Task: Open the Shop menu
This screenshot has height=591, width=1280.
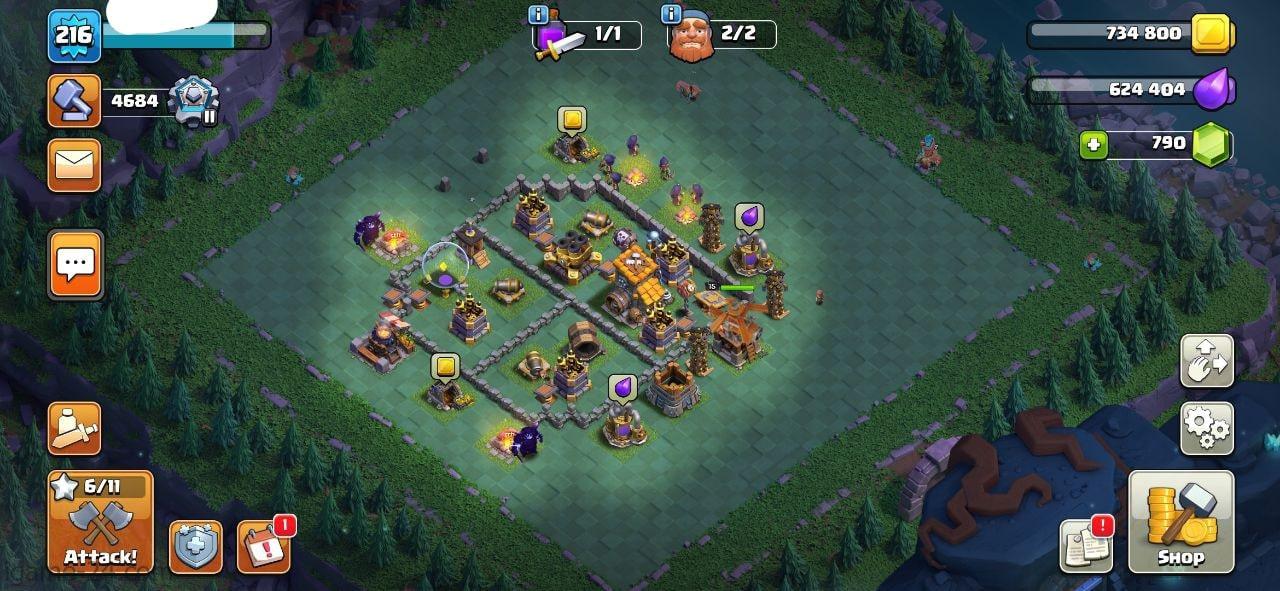Action: pos(1181,522)
